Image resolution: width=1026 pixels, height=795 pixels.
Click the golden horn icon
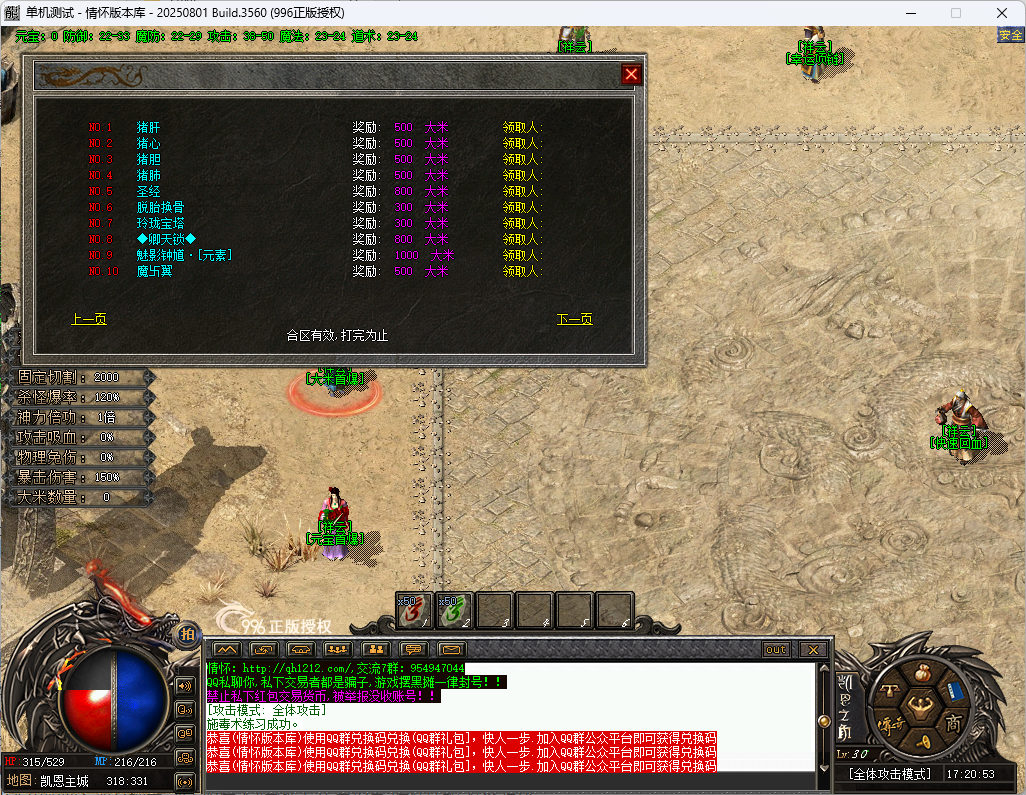click(922, 741)
